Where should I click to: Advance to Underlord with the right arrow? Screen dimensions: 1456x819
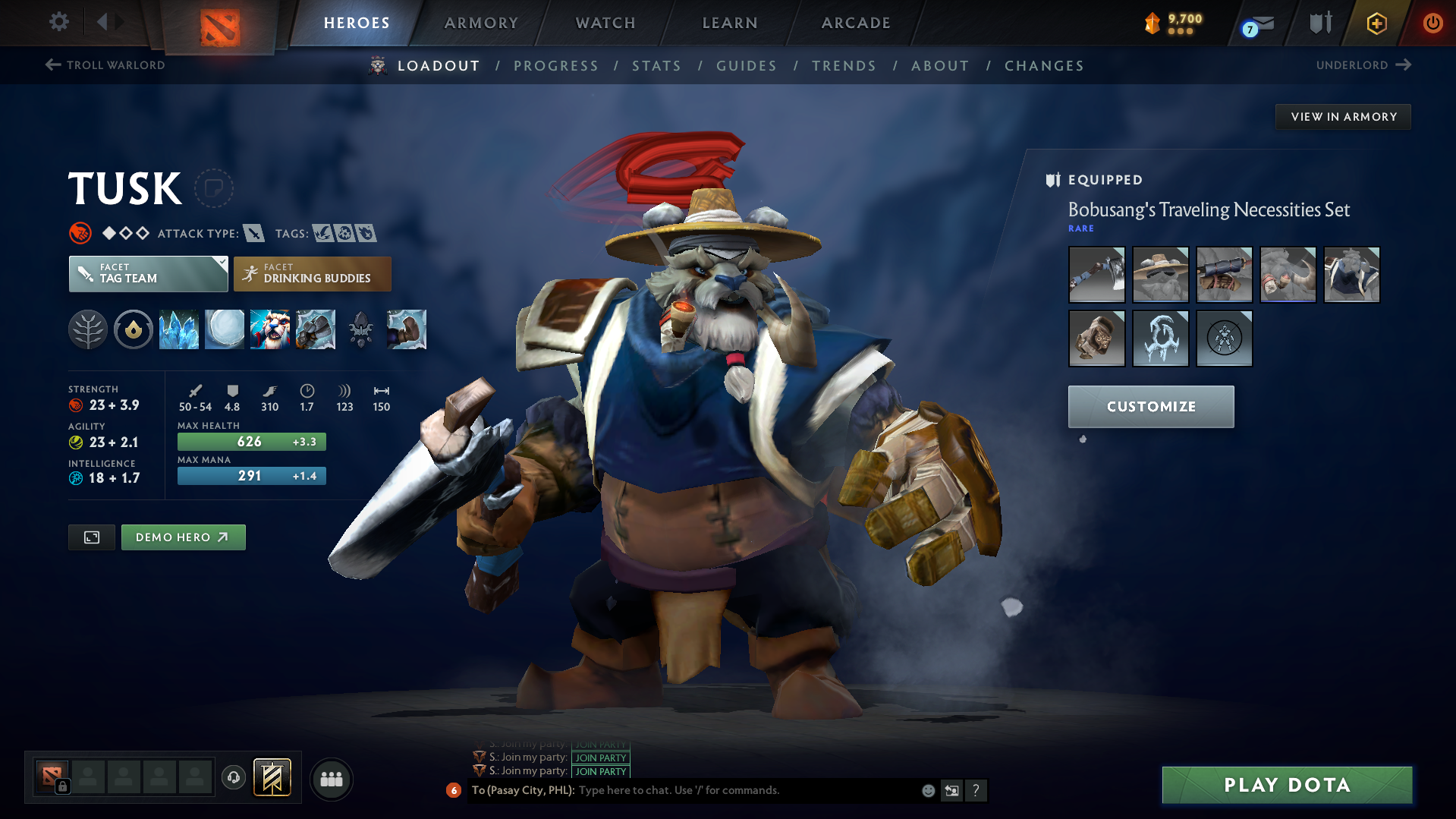point(1403,65)
